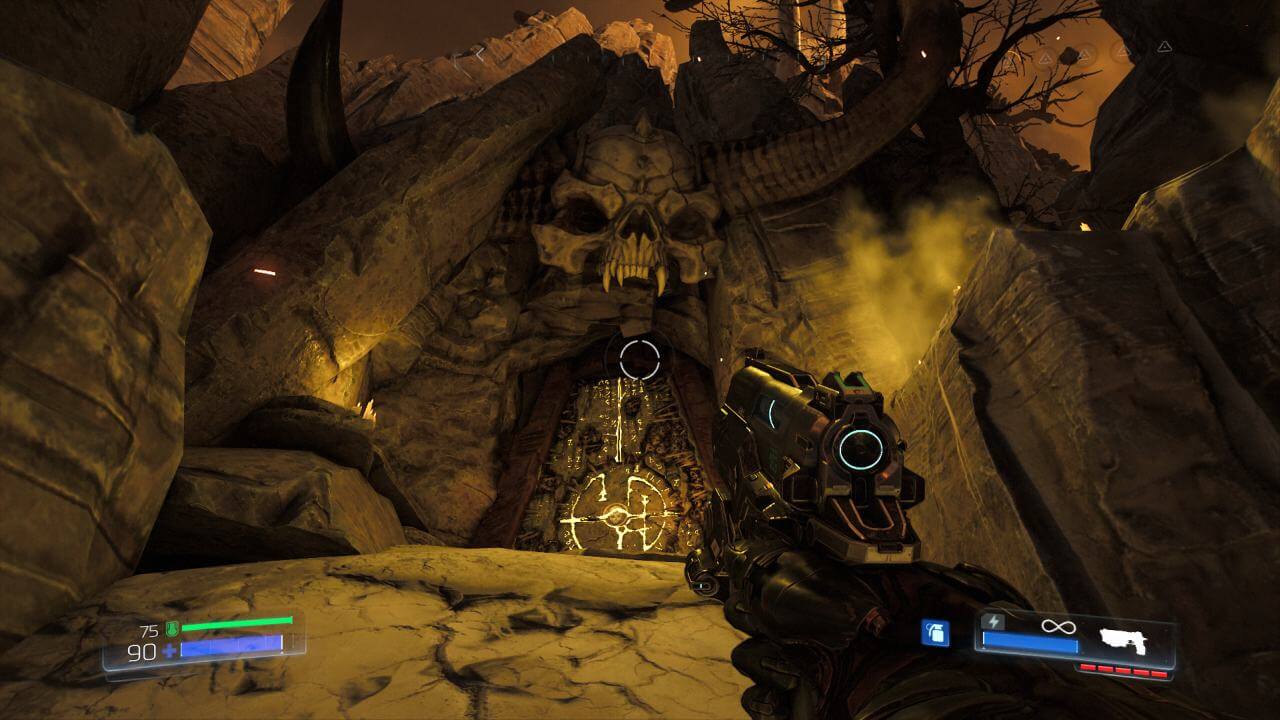Click the blue ammo charge bar
Image resolution: width=1280 pixels, height=720 pixels.
[1028, 641]
